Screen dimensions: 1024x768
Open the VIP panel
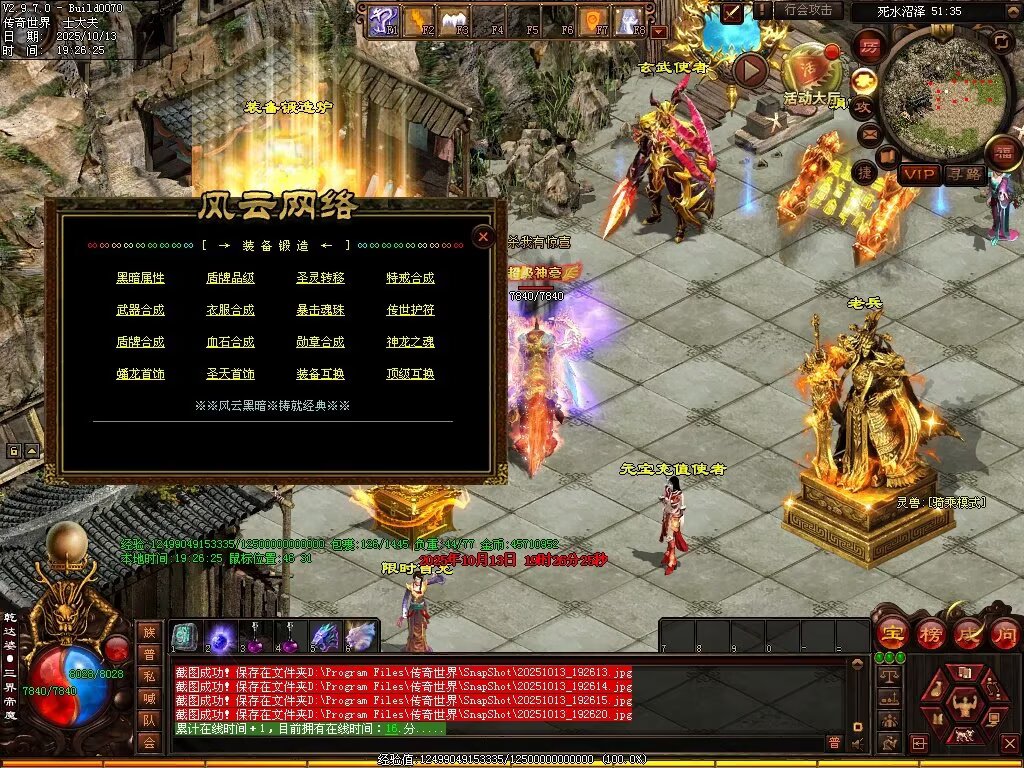(918, 175)
